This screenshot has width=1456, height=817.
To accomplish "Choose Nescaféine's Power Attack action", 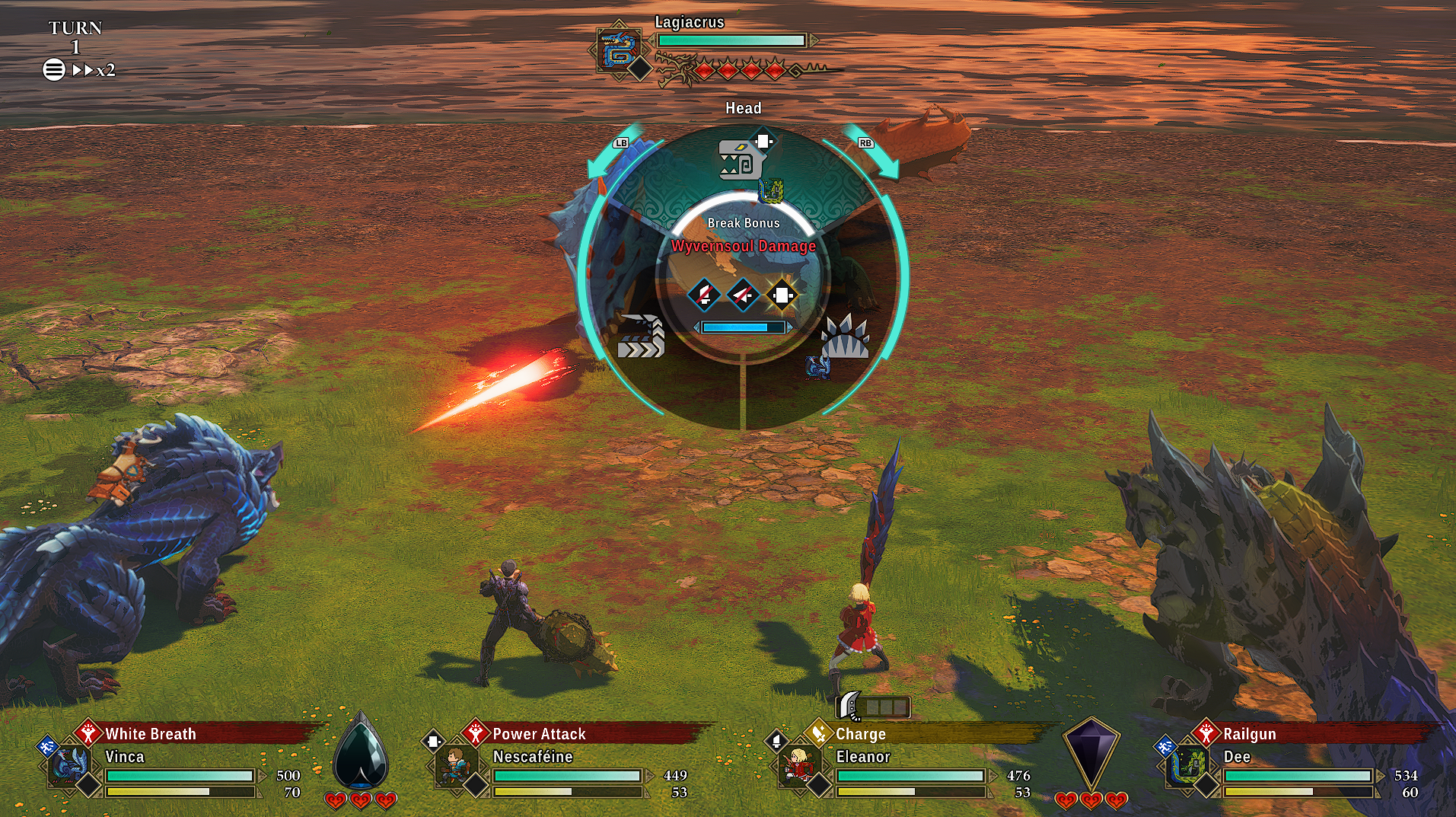I will pyautogui.click(x=539, y=734).
